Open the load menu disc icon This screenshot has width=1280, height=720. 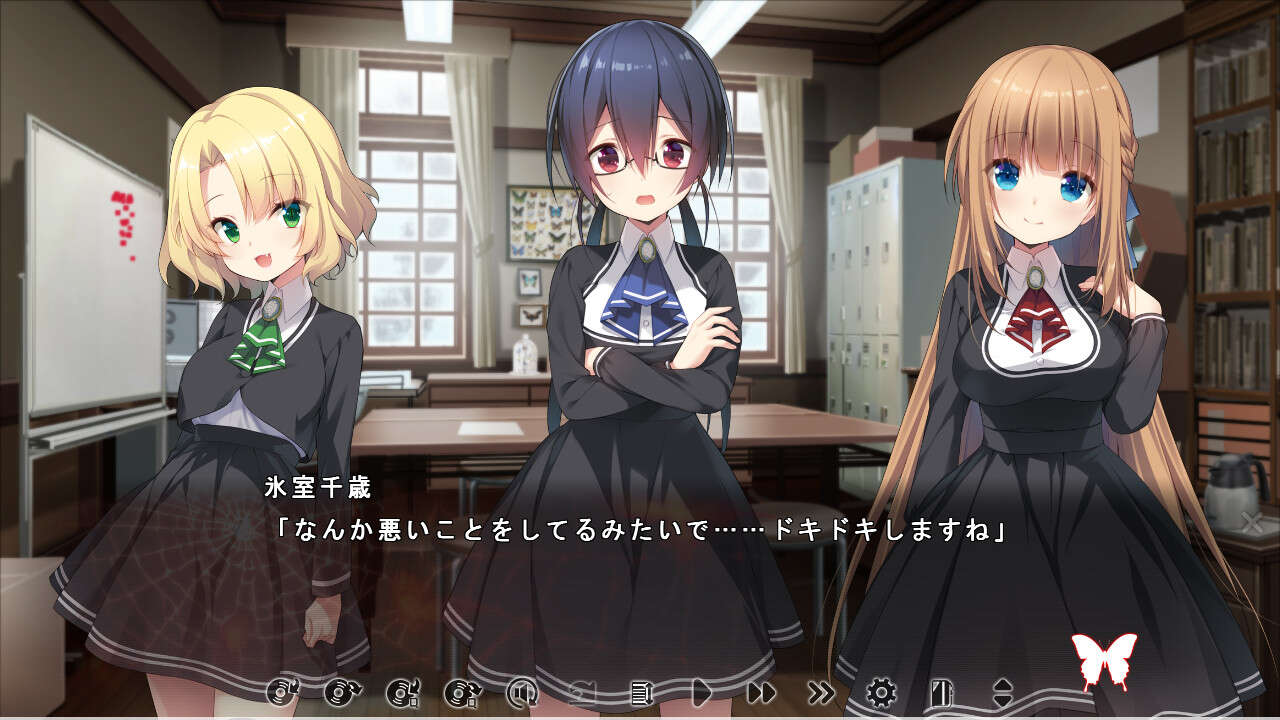[341, 691]
